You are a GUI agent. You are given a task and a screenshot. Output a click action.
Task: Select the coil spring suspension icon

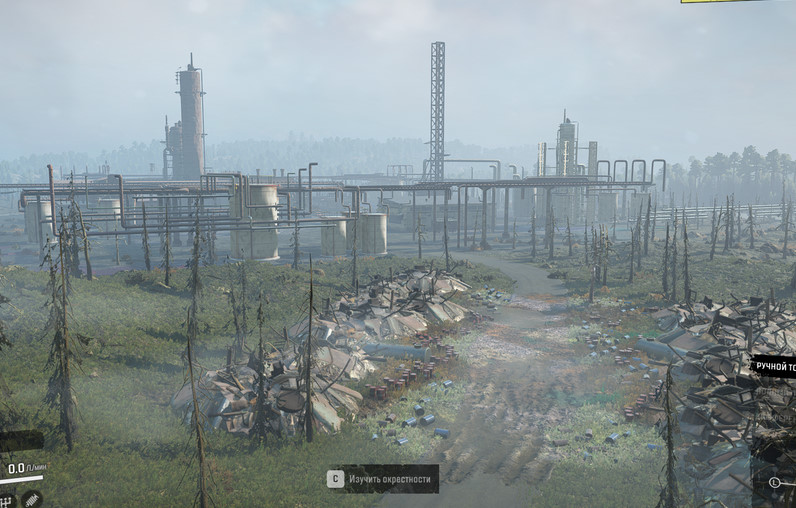[32, 497]
